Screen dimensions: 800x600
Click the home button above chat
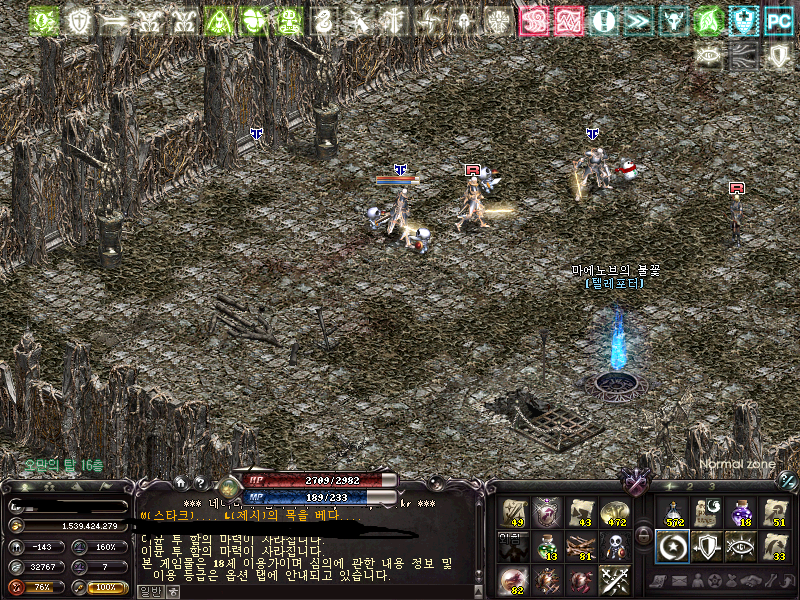point(180,481)
